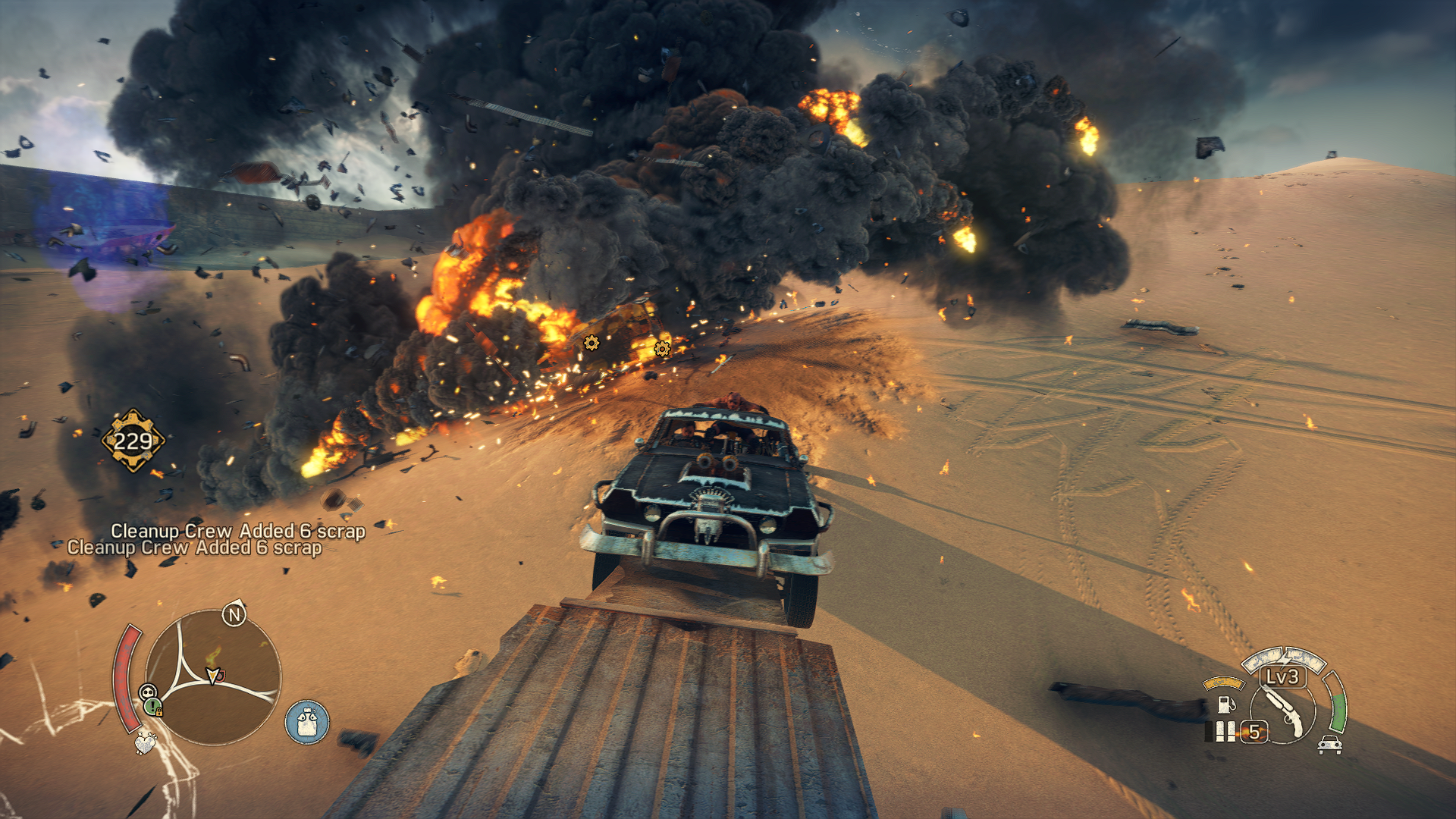Click the car condition icon
The width and height of the screenshot is (1456, 819).
pyautogui.click(x=1329, y=745)
